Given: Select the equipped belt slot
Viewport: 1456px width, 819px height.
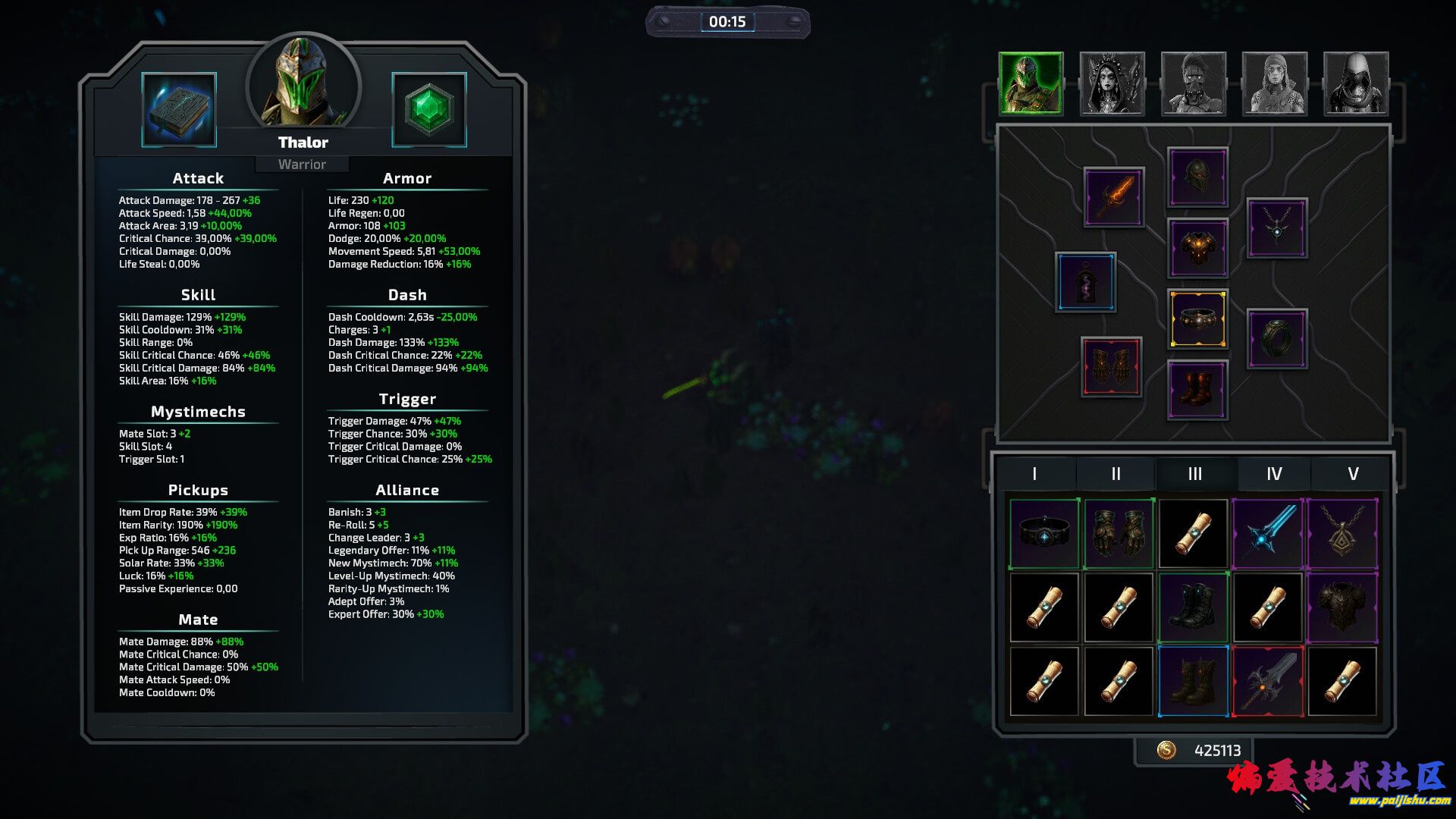Looking at the screenshot, I should pos(1197,319).
